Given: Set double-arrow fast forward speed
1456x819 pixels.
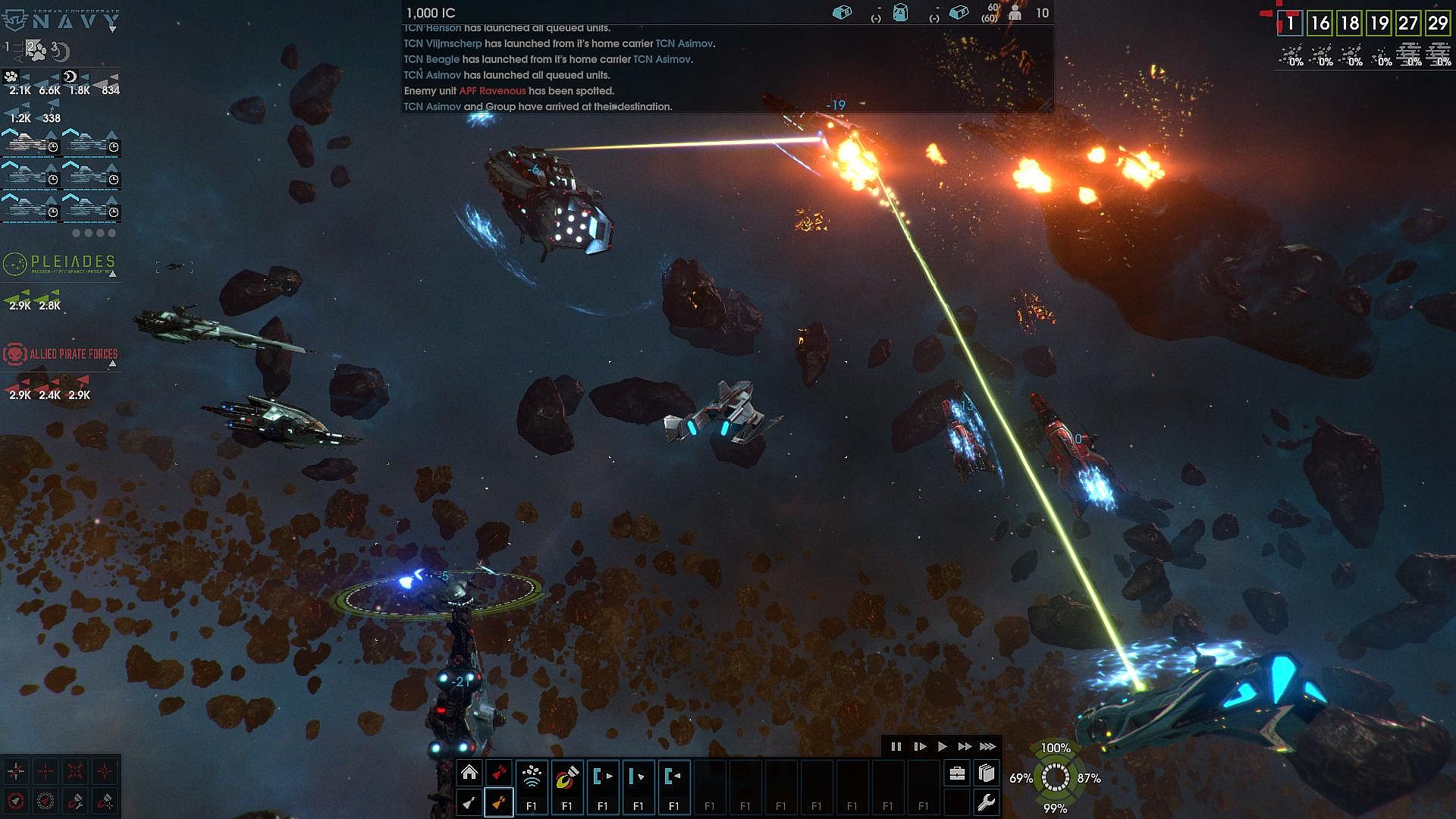Looking at the screenshot, I should tap(965, 746).
